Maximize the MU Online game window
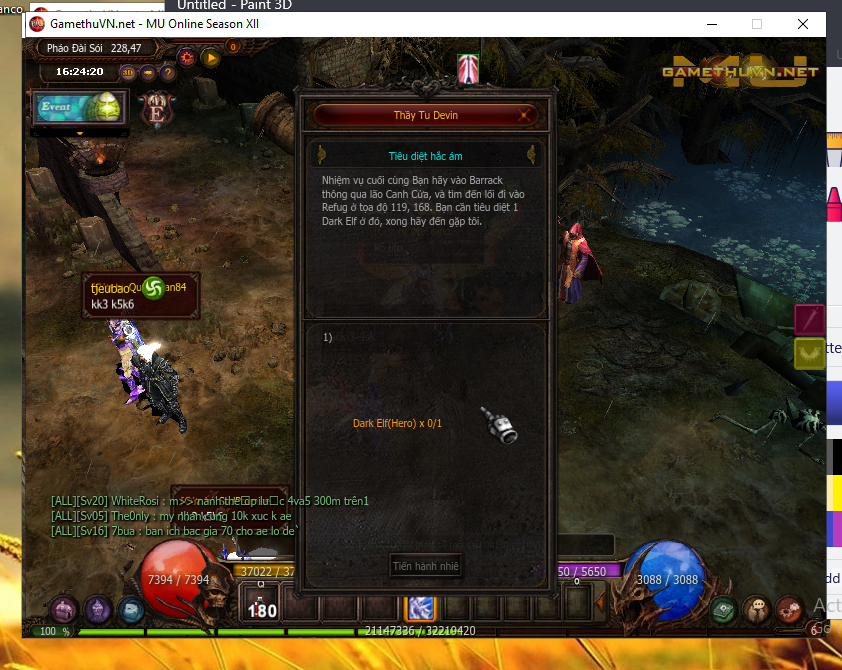The image size is (842, 670). (x=757, y=24)
